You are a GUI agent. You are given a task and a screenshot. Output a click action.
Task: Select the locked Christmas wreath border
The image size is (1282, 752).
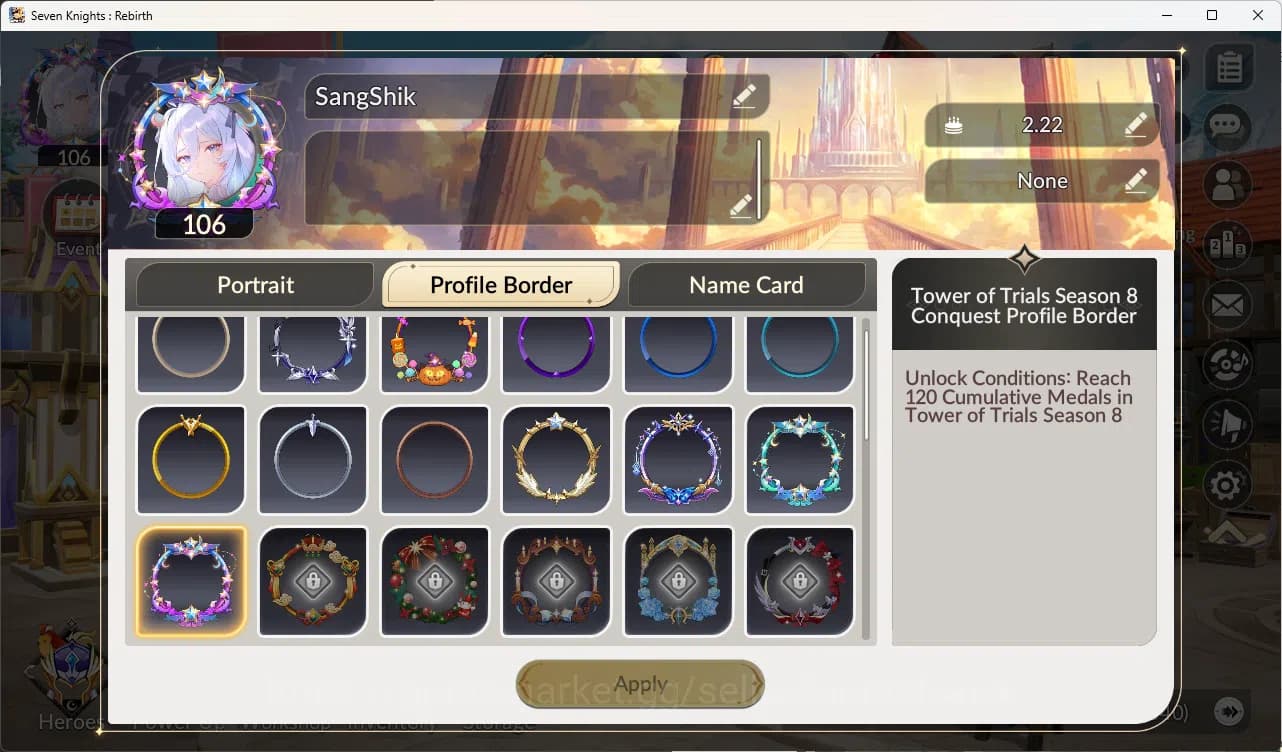pos(434,581)
